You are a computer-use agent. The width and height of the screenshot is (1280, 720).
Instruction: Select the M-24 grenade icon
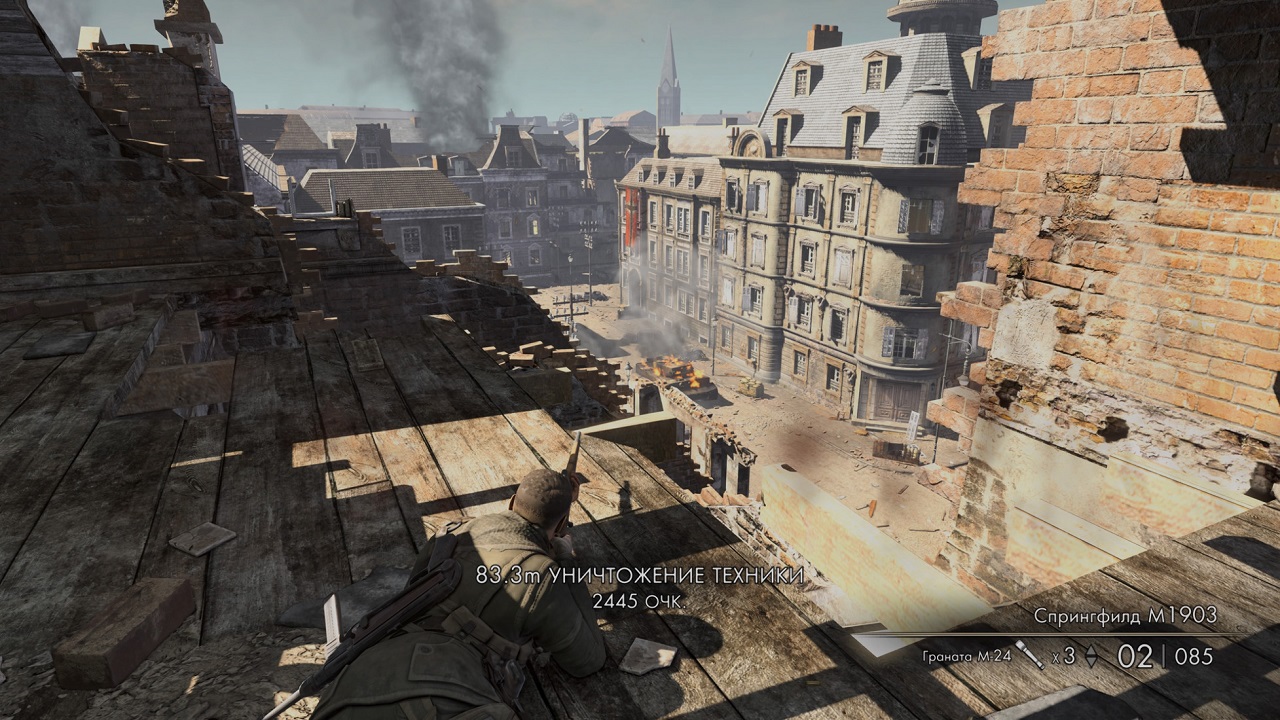click(x=1029, y=654)
